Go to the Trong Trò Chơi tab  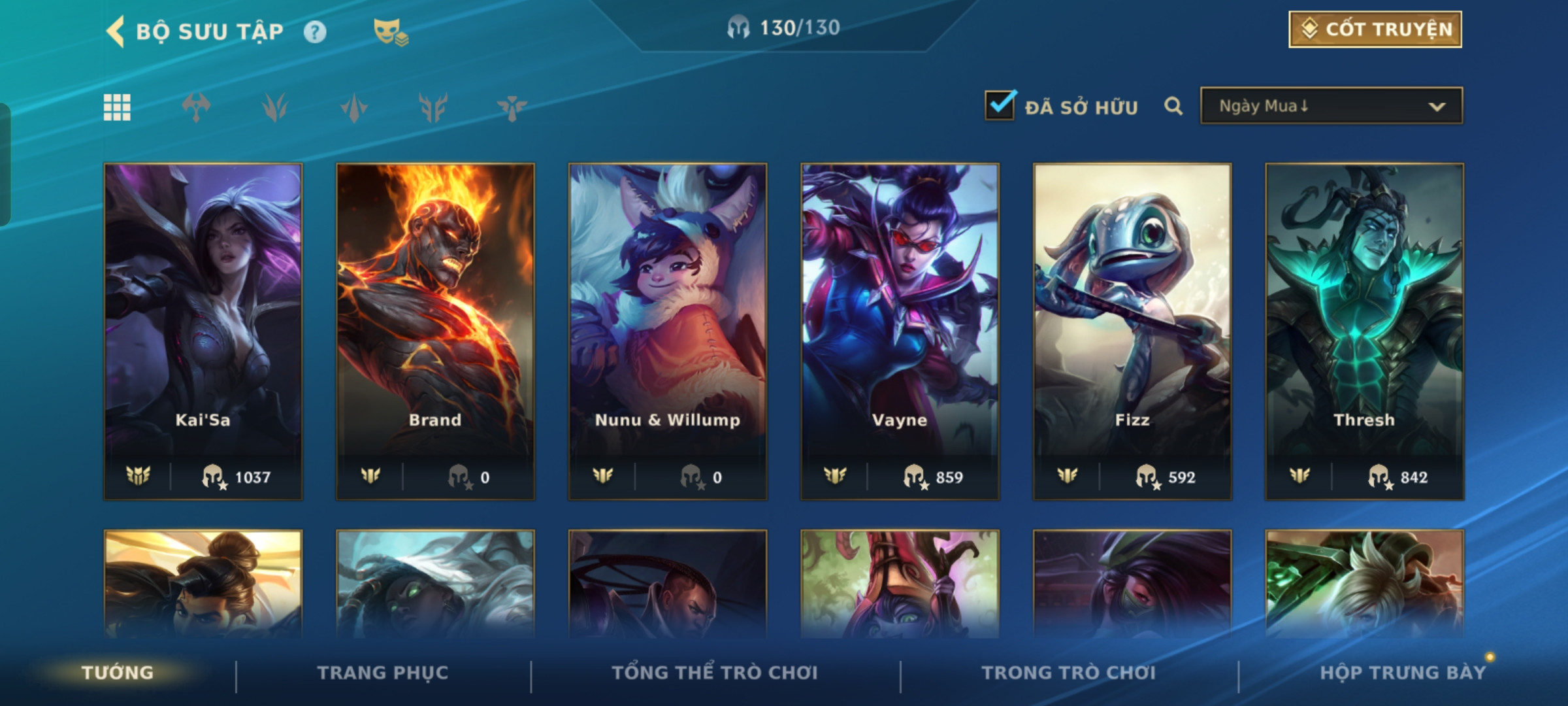pos(1069,673)
